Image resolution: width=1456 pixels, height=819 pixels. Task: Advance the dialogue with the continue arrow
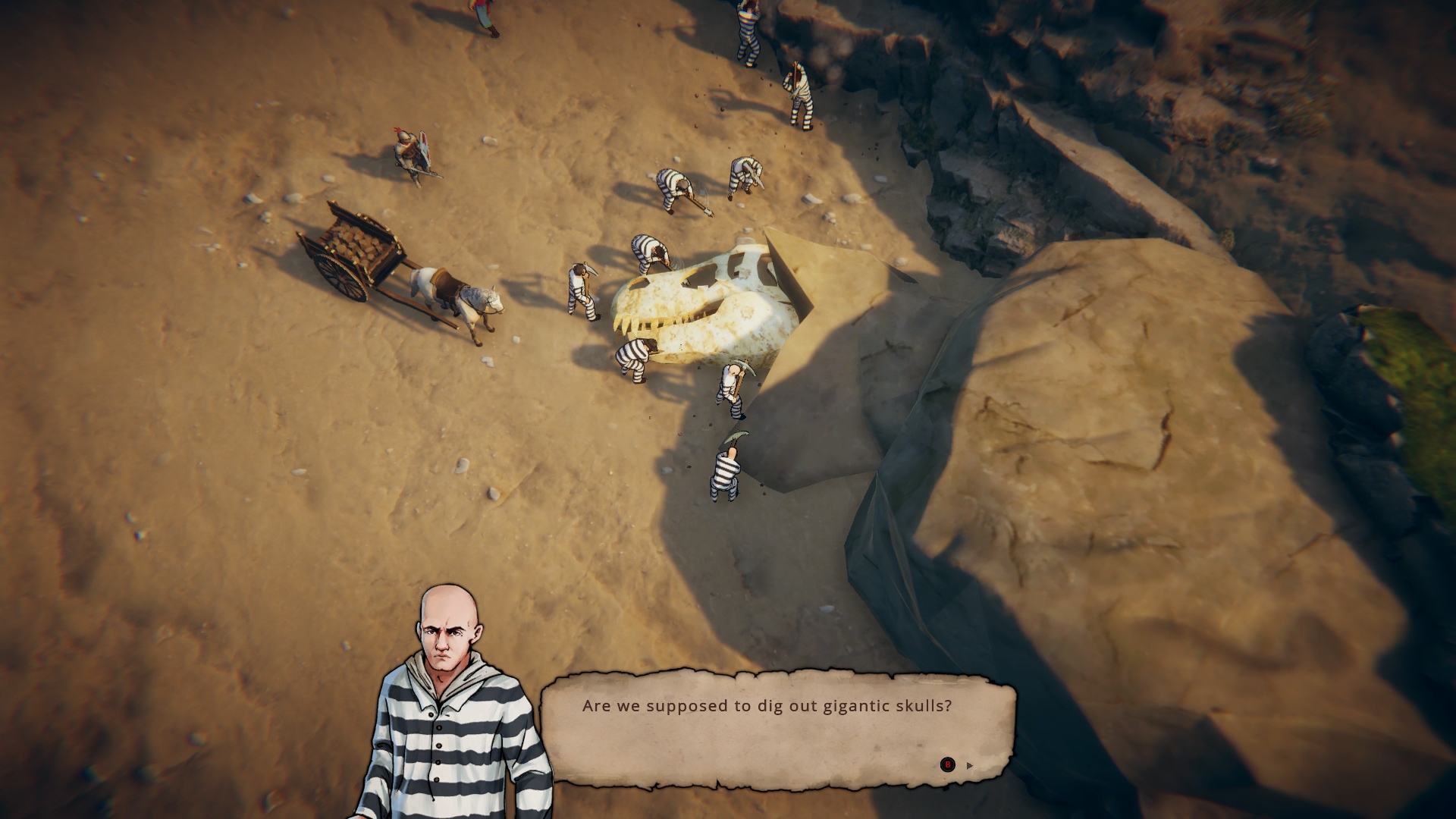[969, 765]
